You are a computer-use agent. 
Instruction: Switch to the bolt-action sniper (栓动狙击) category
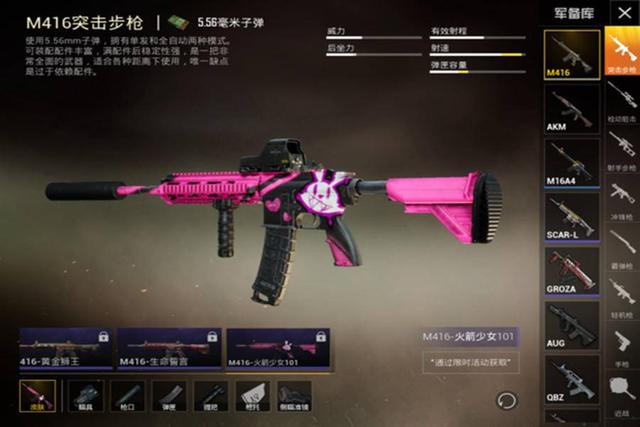621,104
